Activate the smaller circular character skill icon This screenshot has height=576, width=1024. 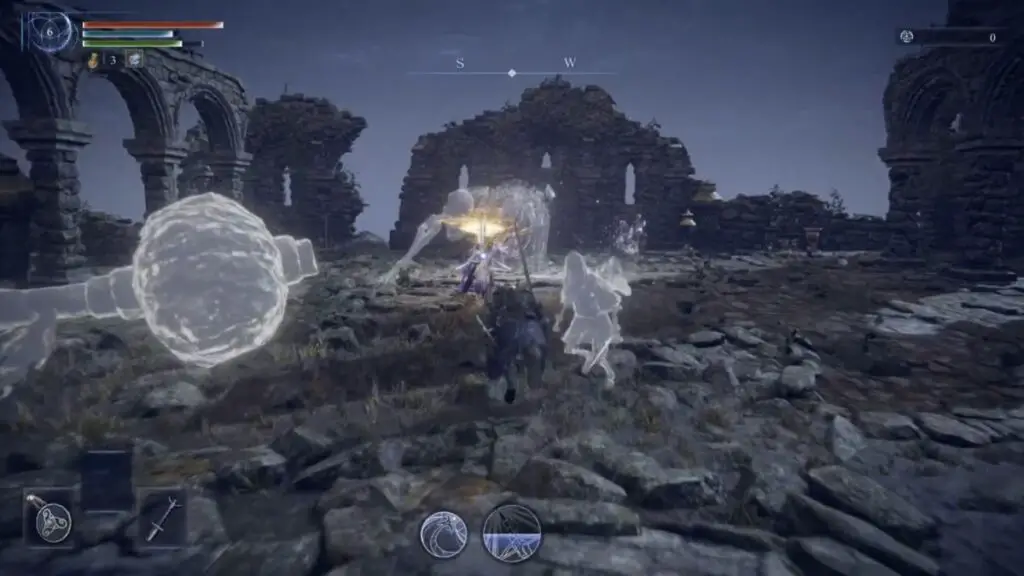(443, 533)
